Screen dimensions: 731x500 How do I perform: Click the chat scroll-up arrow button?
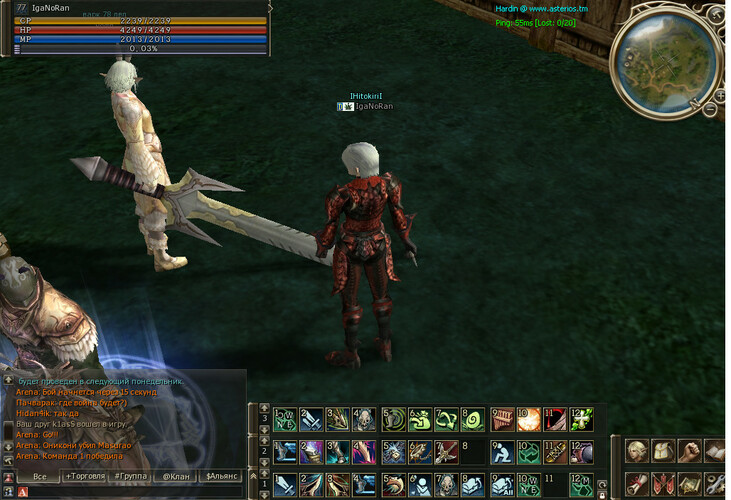[x=8, y=381]
